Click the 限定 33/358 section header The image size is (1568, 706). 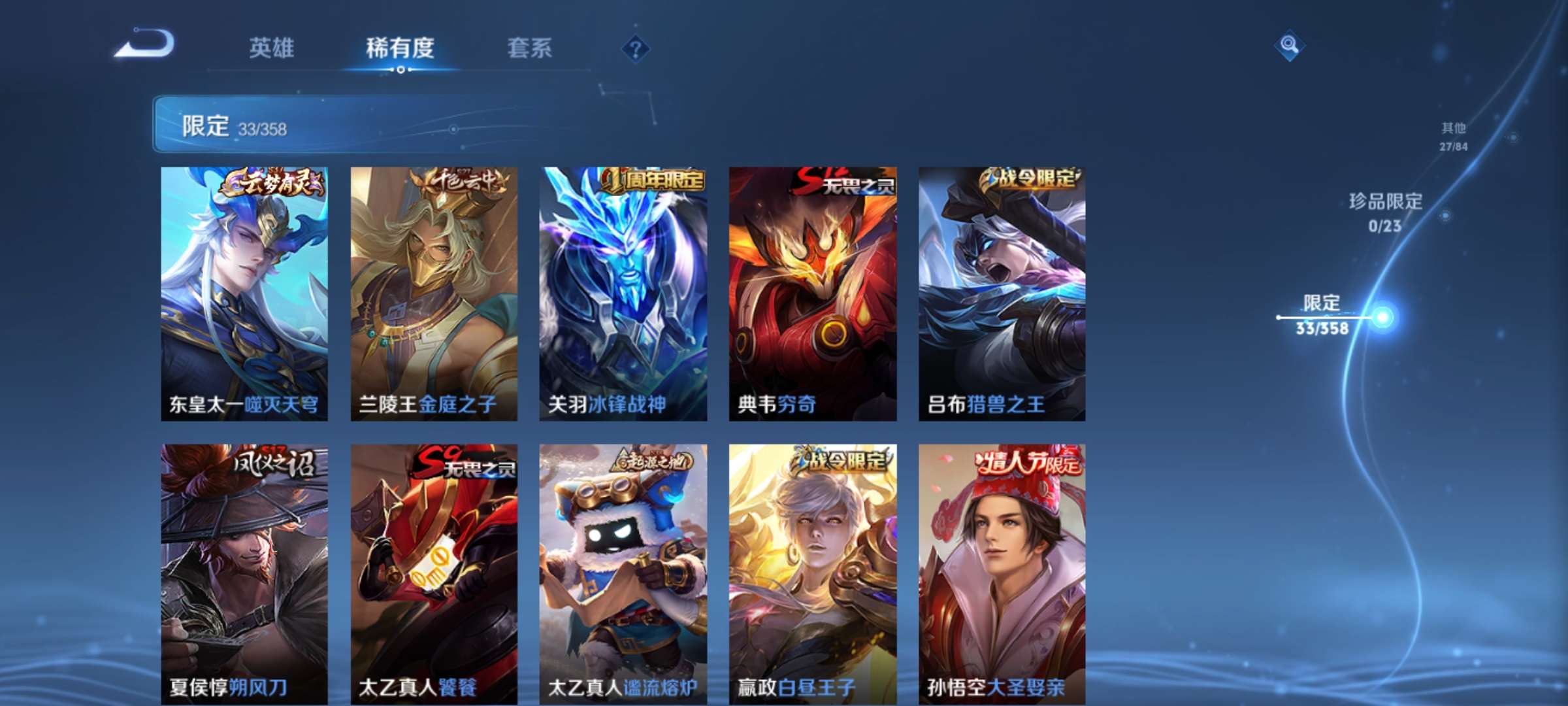(x=235, y=128)
